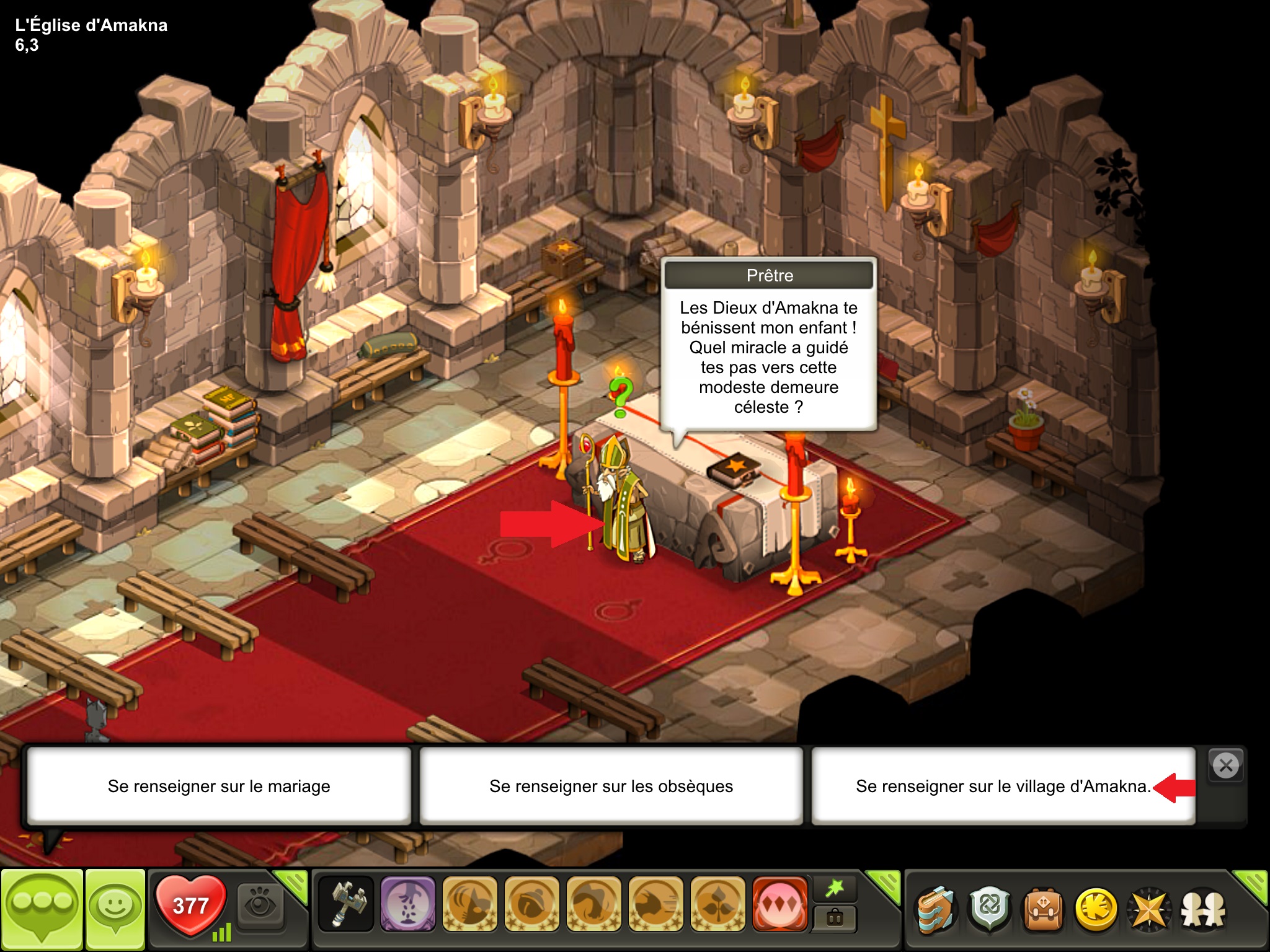The image size is (1270, 952).
Task: Select 'Se renseigner sur les obsèques' reply
Action: click(x=611, y=786)
